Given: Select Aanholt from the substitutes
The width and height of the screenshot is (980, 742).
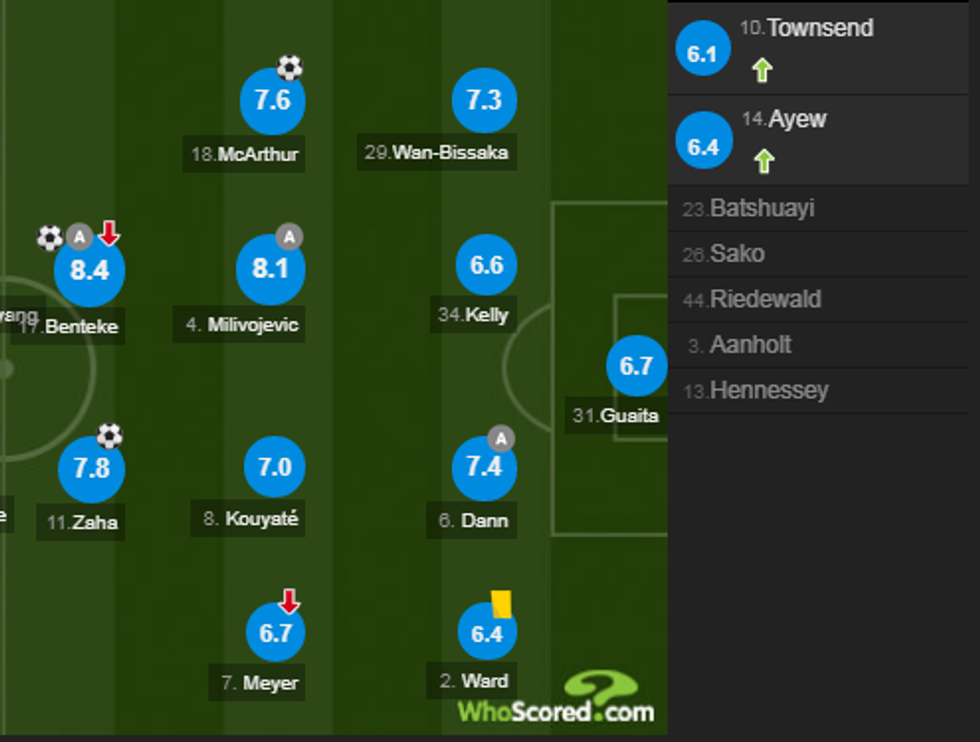Looking at the screenshot, I should tap(750, 345).
